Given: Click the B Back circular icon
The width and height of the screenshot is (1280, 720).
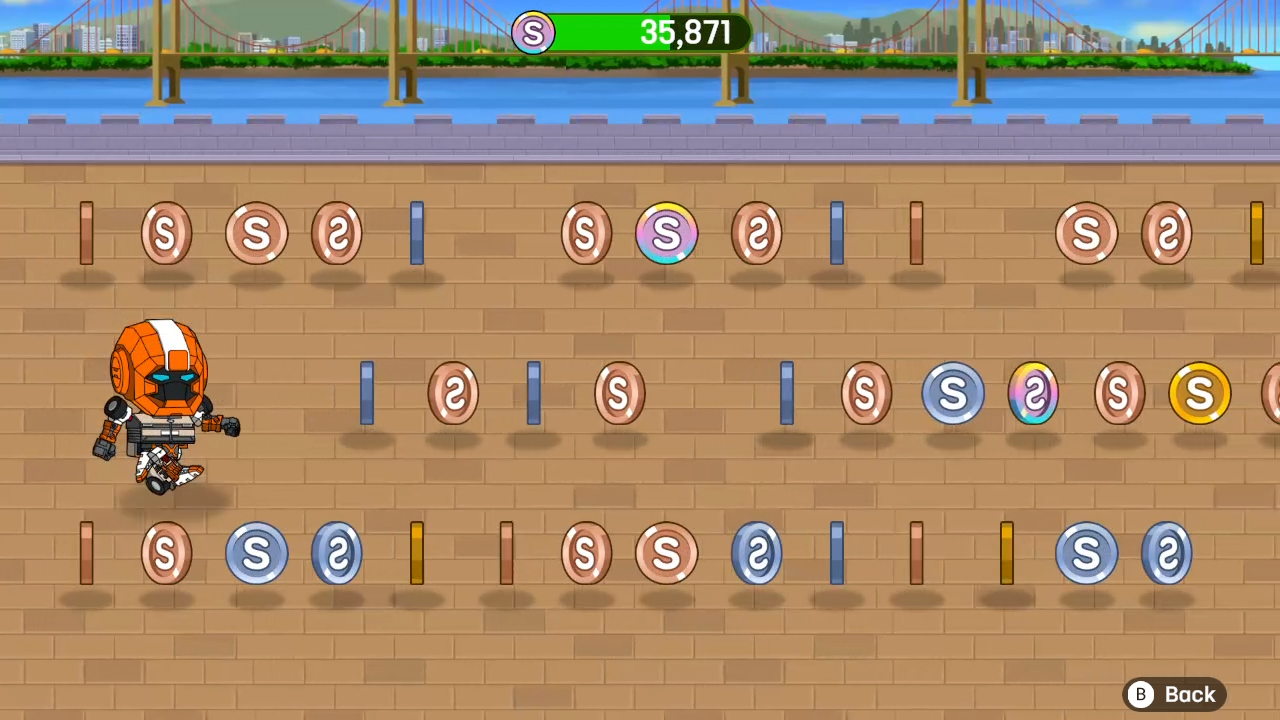Looking at the screenshot, I should [1140, 694].
